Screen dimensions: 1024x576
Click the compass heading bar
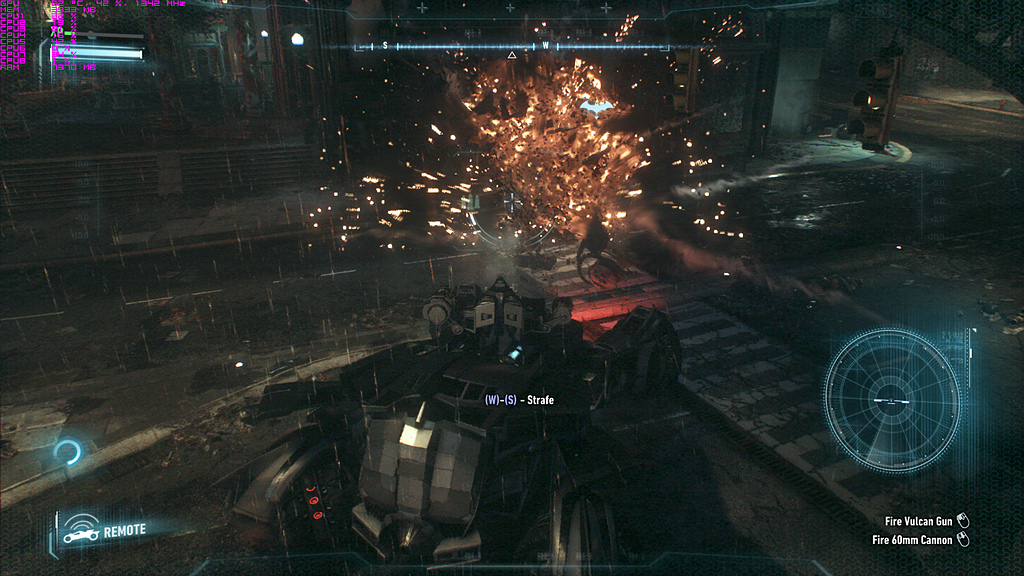click(511, 46)
